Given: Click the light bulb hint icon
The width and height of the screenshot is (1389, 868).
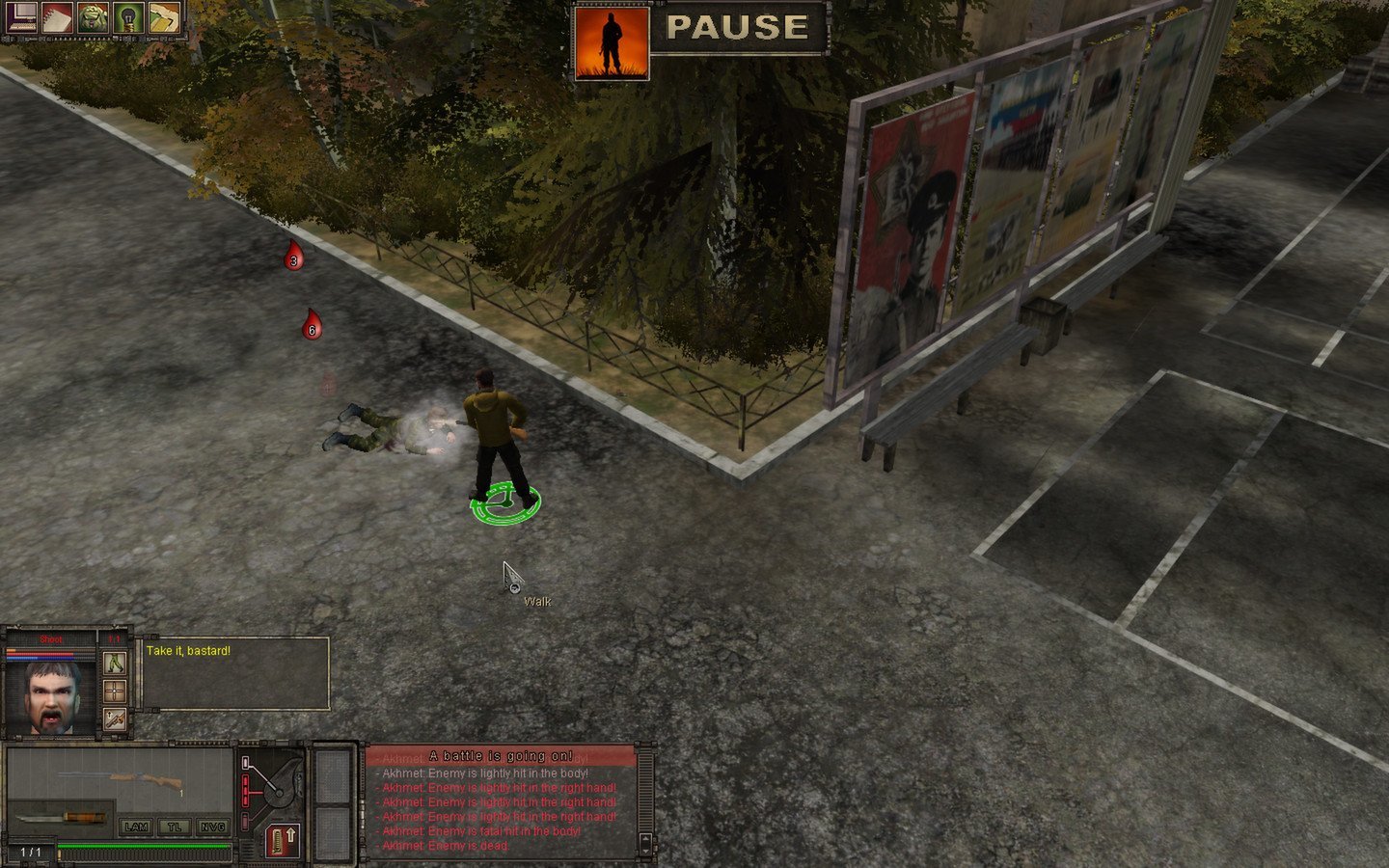Looking at the screenshot, I should pyautogui.click(x=128, y=17).
